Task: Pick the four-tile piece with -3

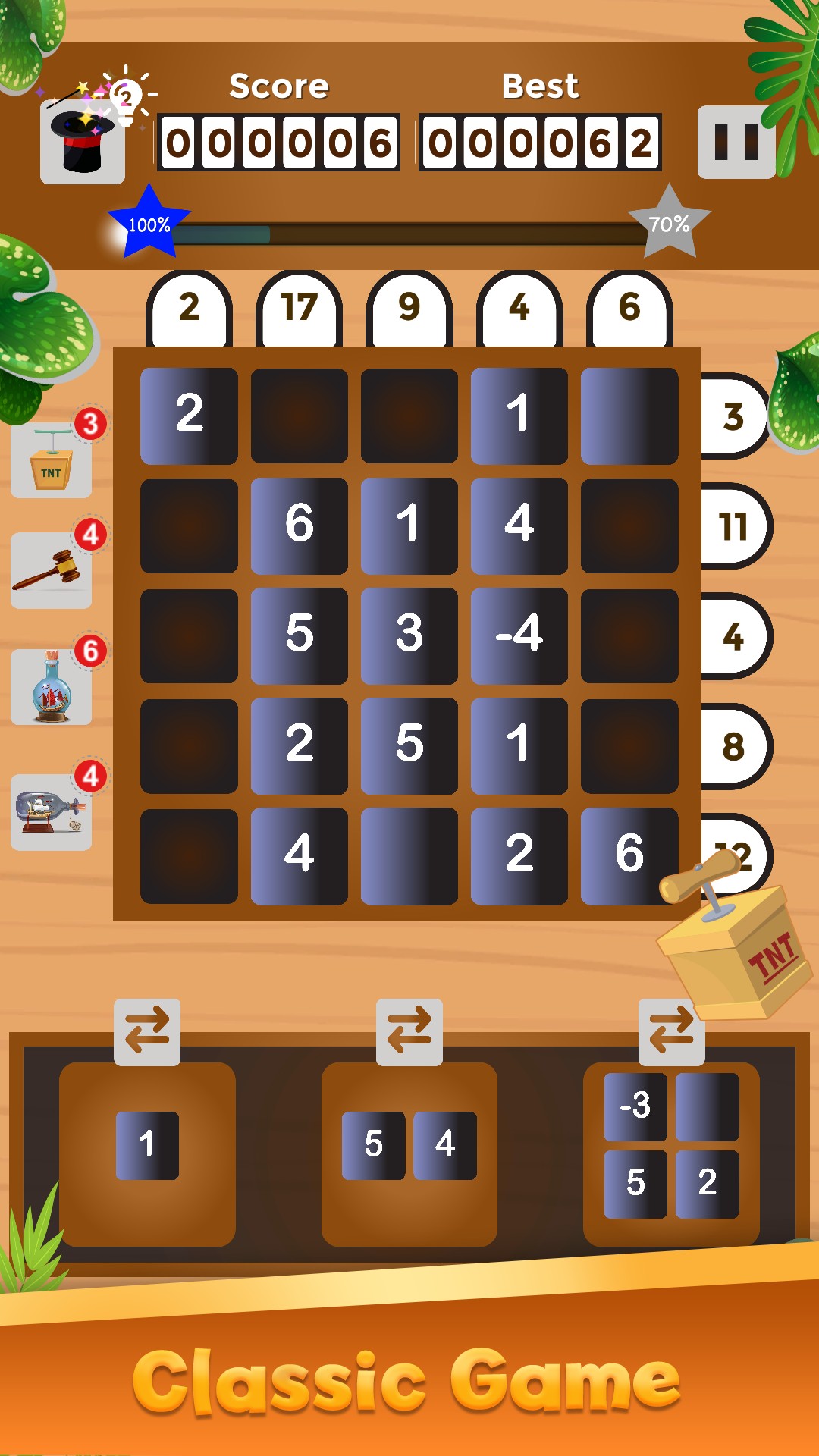Action: coord(671,1145)
